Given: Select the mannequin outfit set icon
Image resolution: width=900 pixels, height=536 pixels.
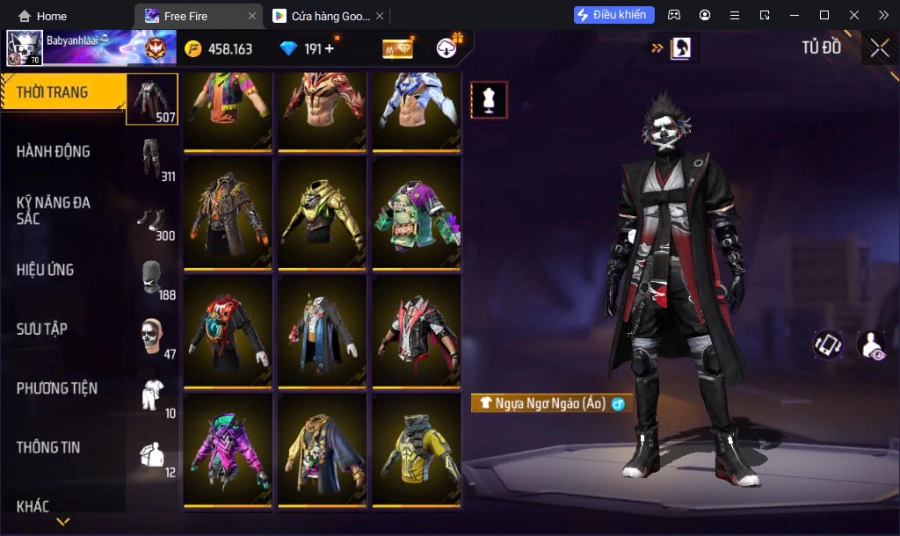Looking at the screenshot, I should 489,100.
